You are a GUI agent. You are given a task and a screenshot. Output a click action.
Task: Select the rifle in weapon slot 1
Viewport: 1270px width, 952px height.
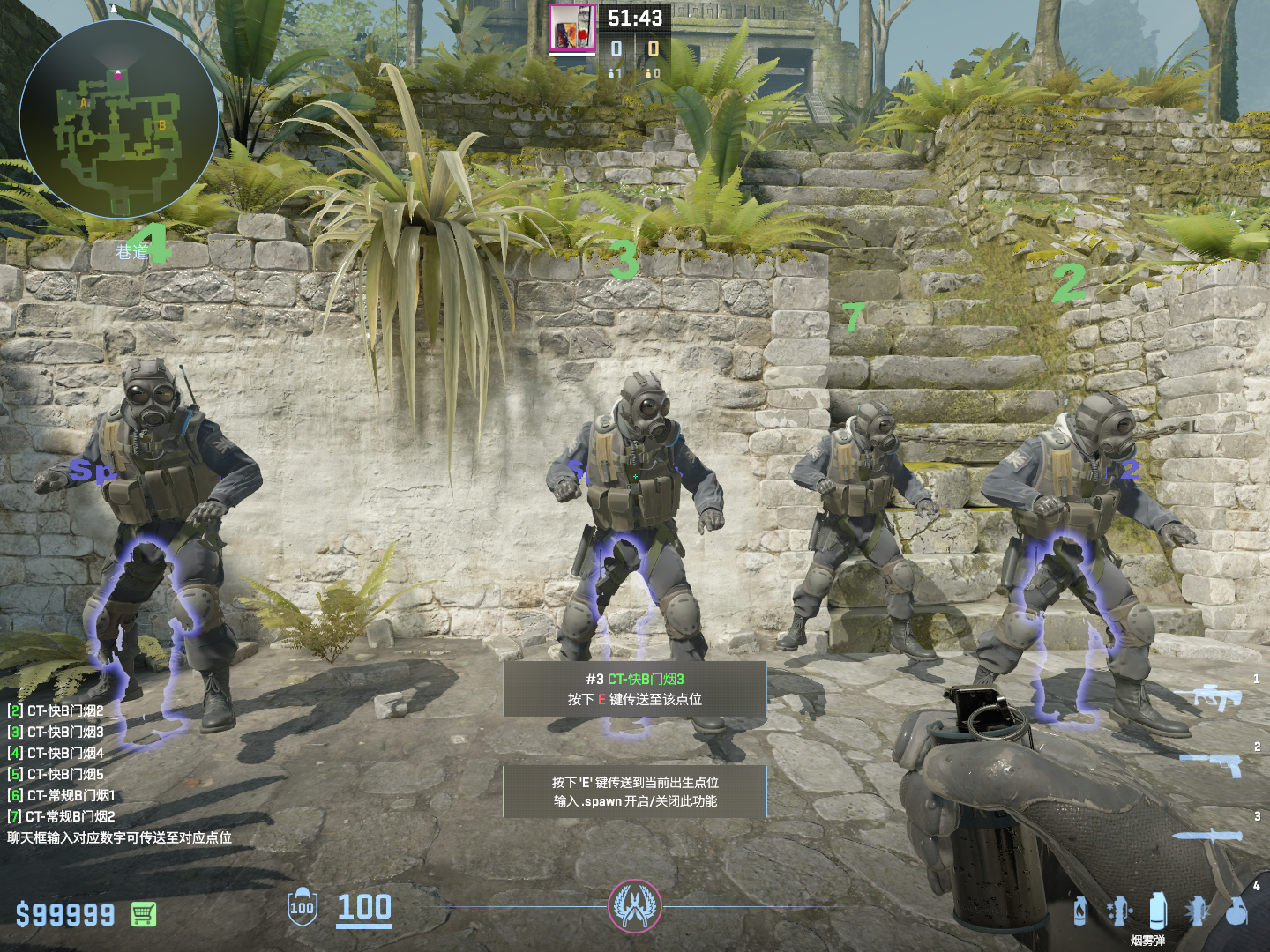[1218, 697]
